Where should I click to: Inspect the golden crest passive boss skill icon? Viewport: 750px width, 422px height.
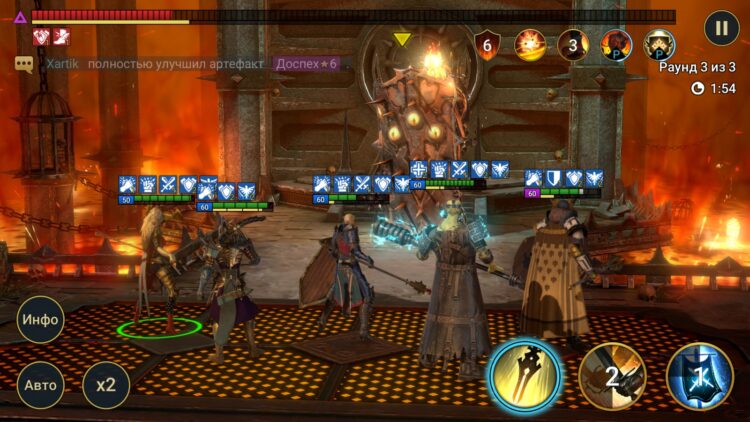tap(659, 45)
